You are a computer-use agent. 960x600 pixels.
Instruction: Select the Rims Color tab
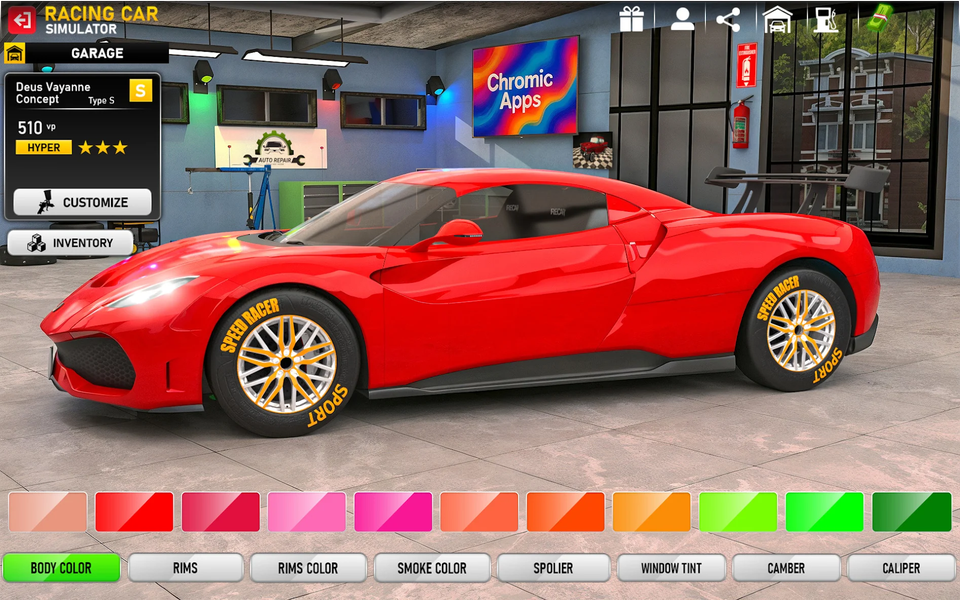click(x=308, y=568)
